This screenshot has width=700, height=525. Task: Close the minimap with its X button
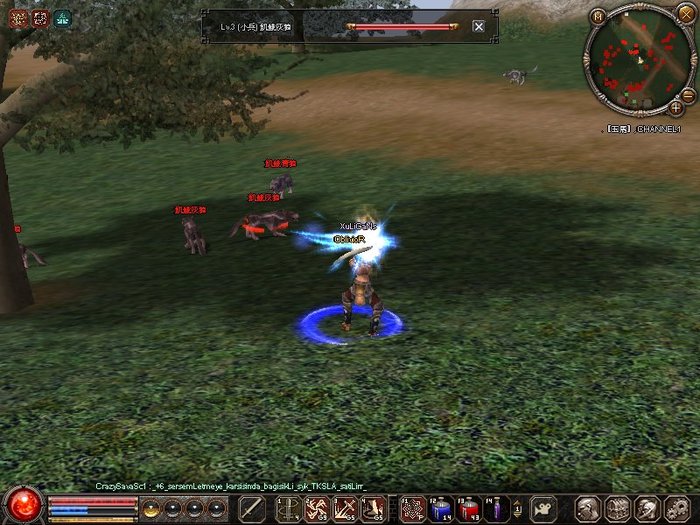pos(685,12)
